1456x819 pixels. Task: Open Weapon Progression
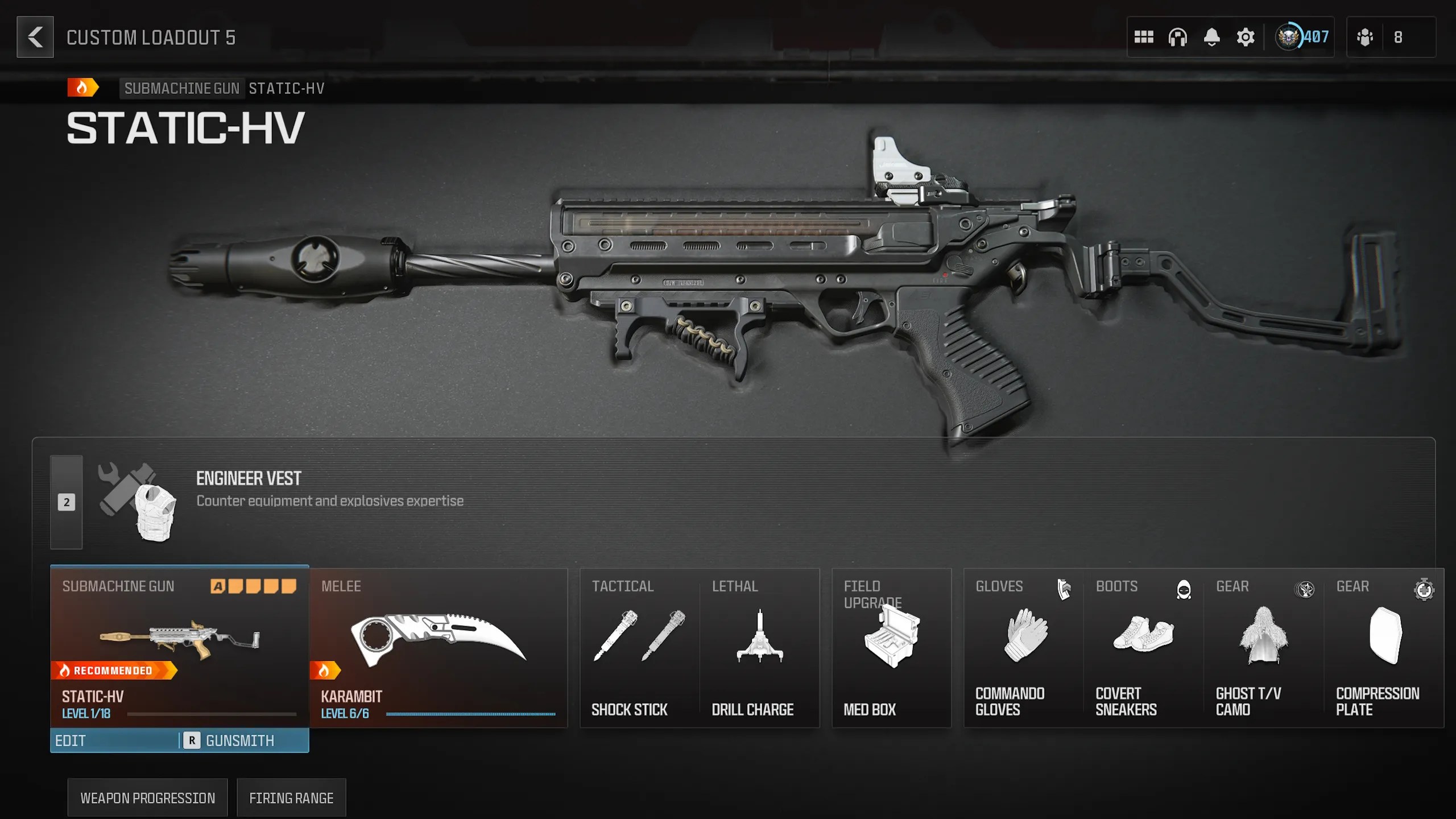point(147,798)
